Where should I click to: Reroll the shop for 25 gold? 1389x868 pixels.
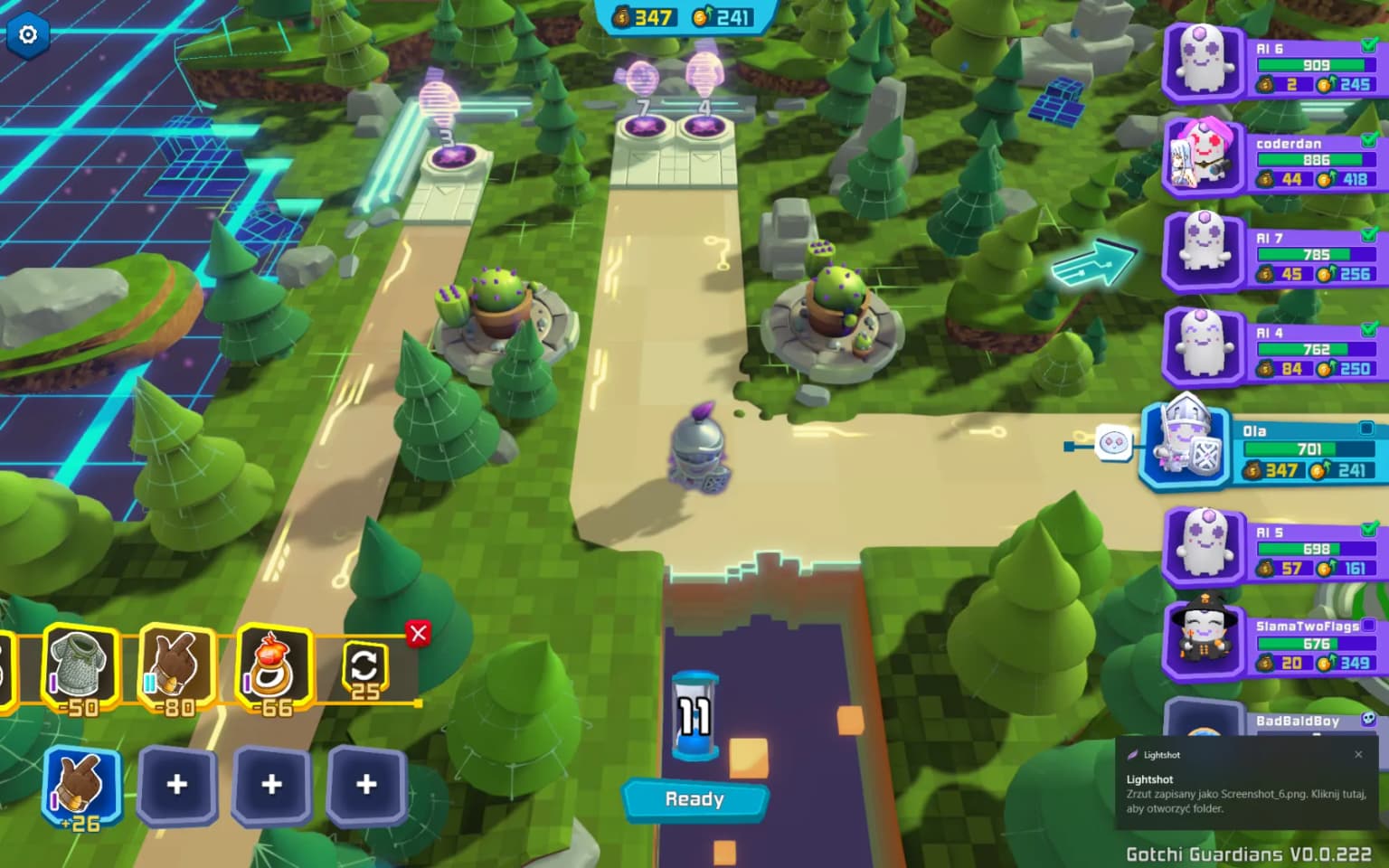point(364,672)
